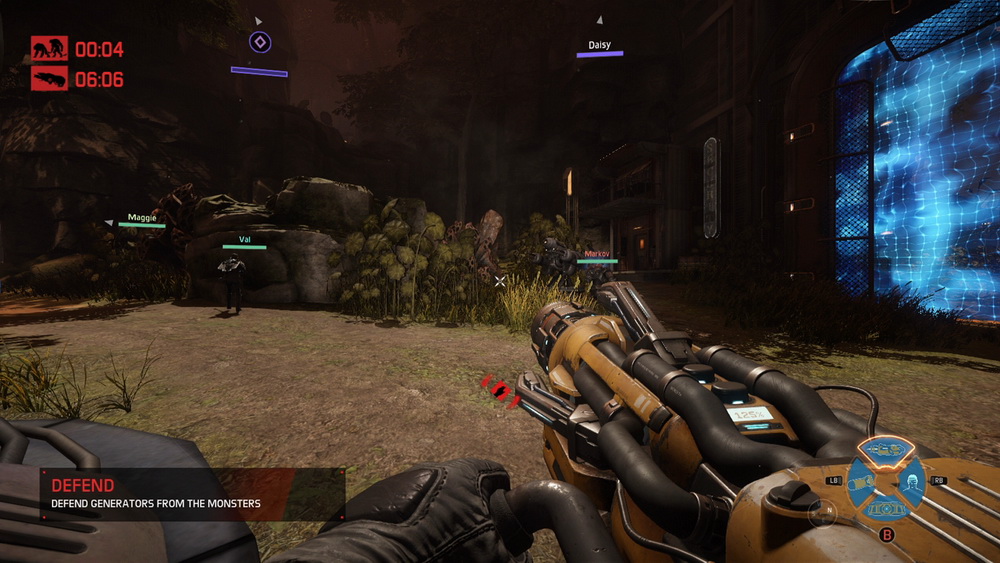Screen dimensions: 1000x563
Task: Select teammate Maggie's name tag
Action: [142, 217]
